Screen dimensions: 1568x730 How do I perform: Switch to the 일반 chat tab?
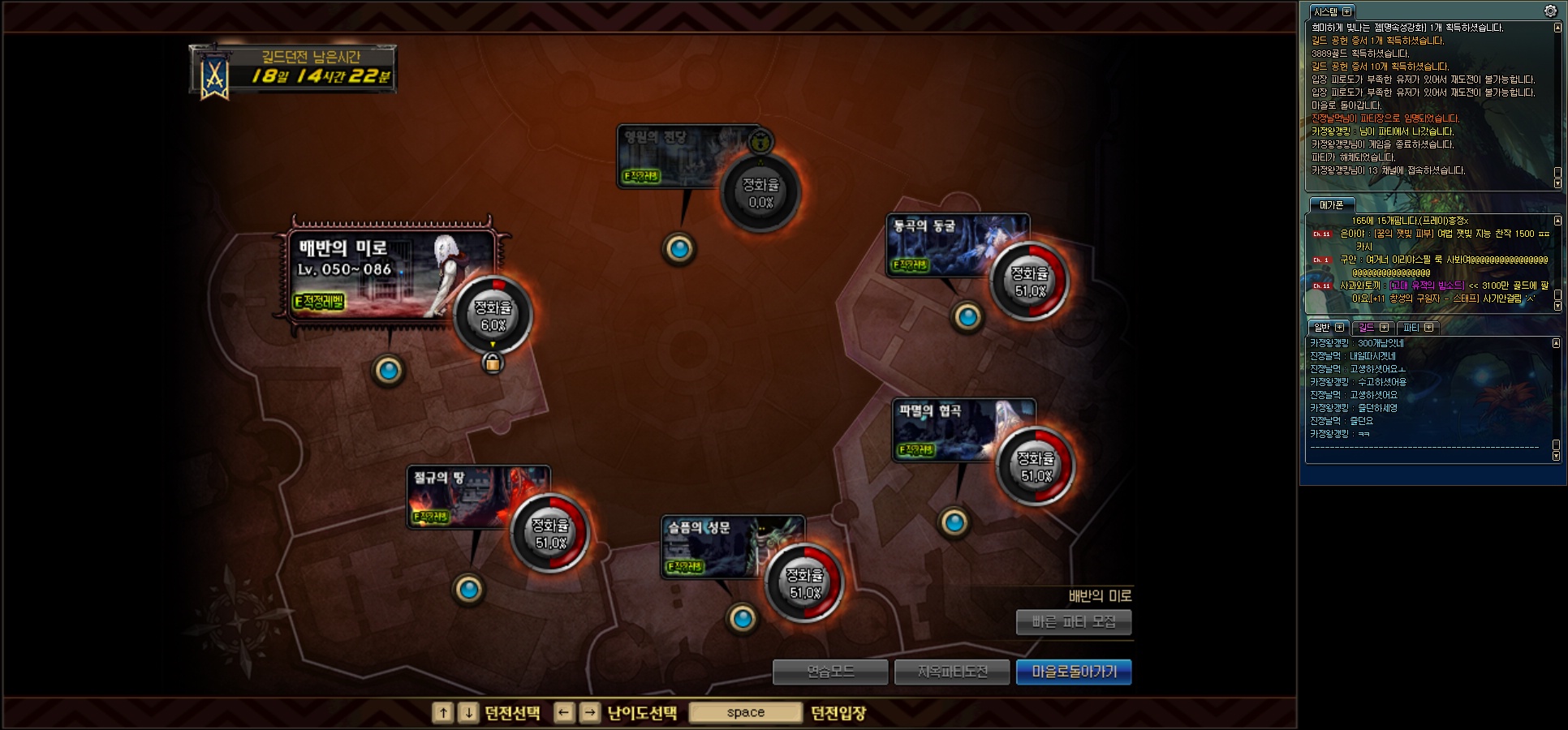click(x=1322, y=327)
